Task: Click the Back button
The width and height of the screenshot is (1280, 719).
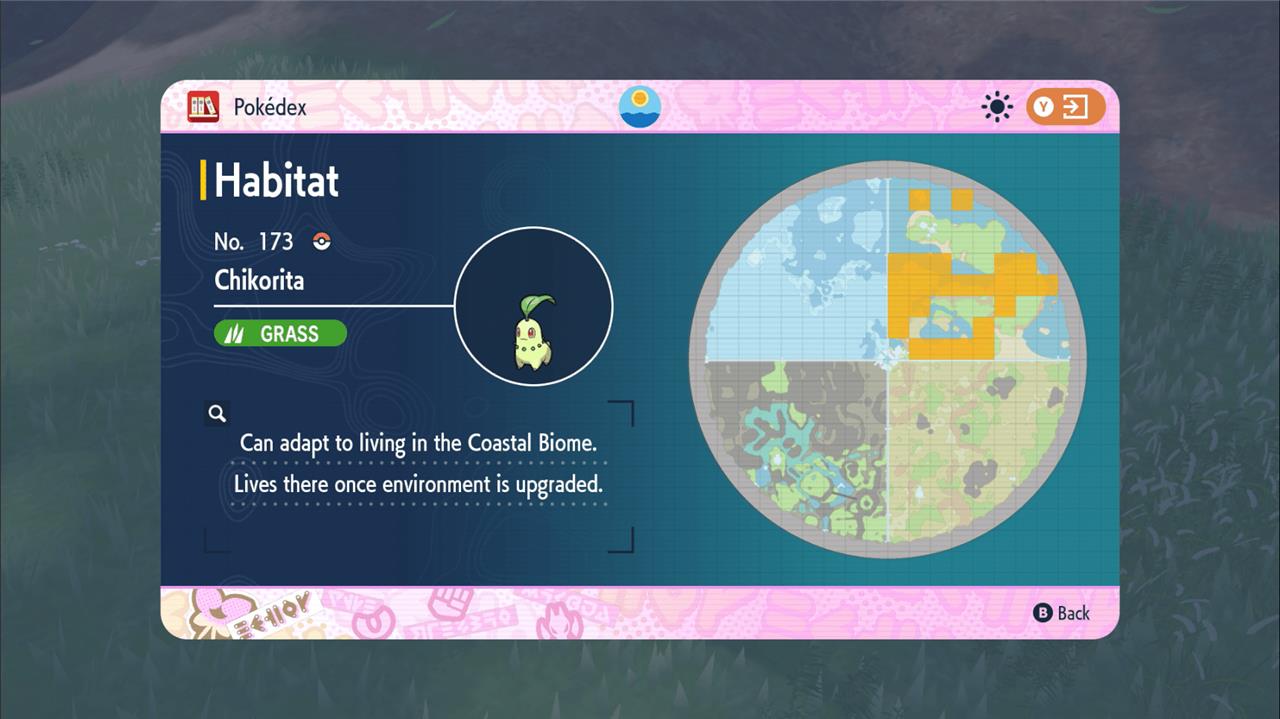Action: click(x=1062, y=613)
